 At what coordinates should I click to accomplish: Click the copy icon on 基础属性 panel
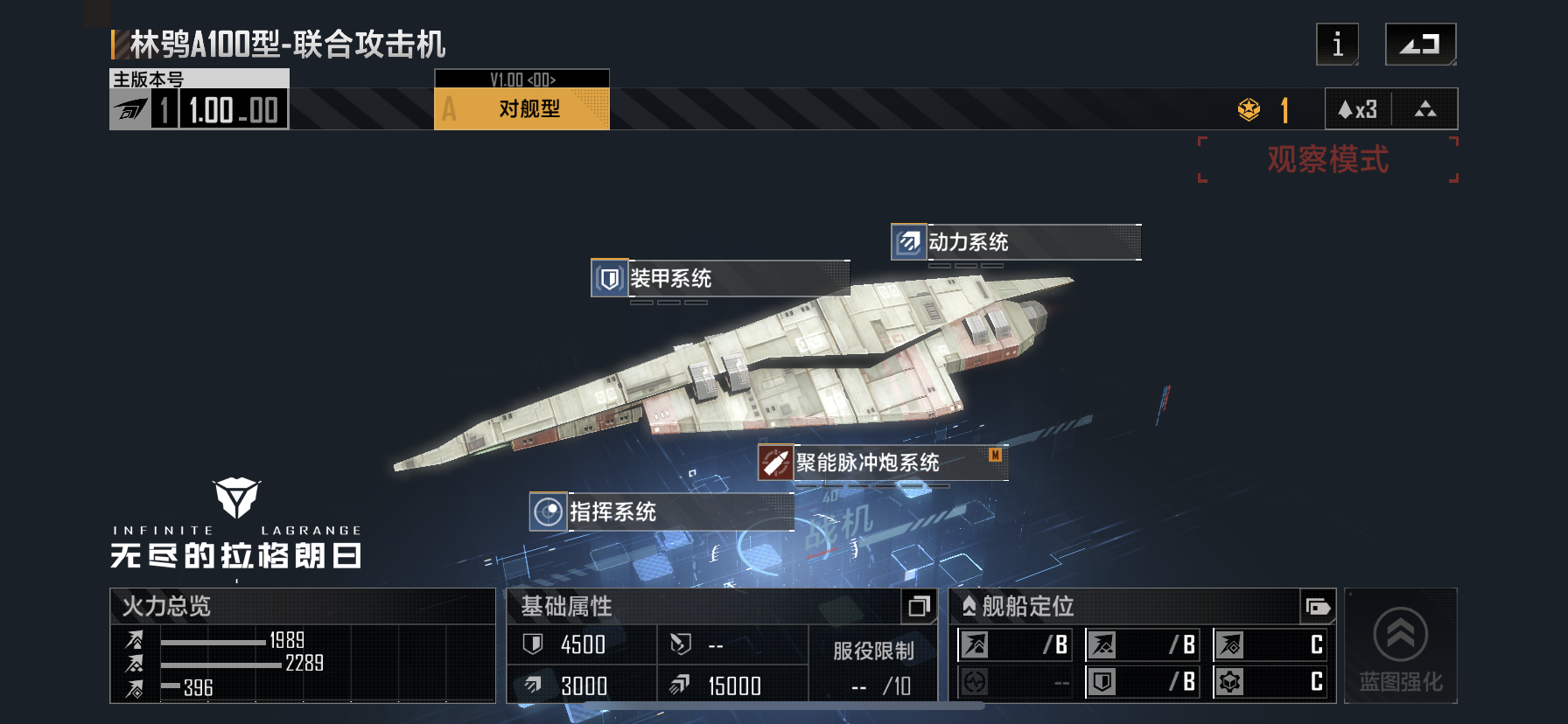[x=920, y=605]
